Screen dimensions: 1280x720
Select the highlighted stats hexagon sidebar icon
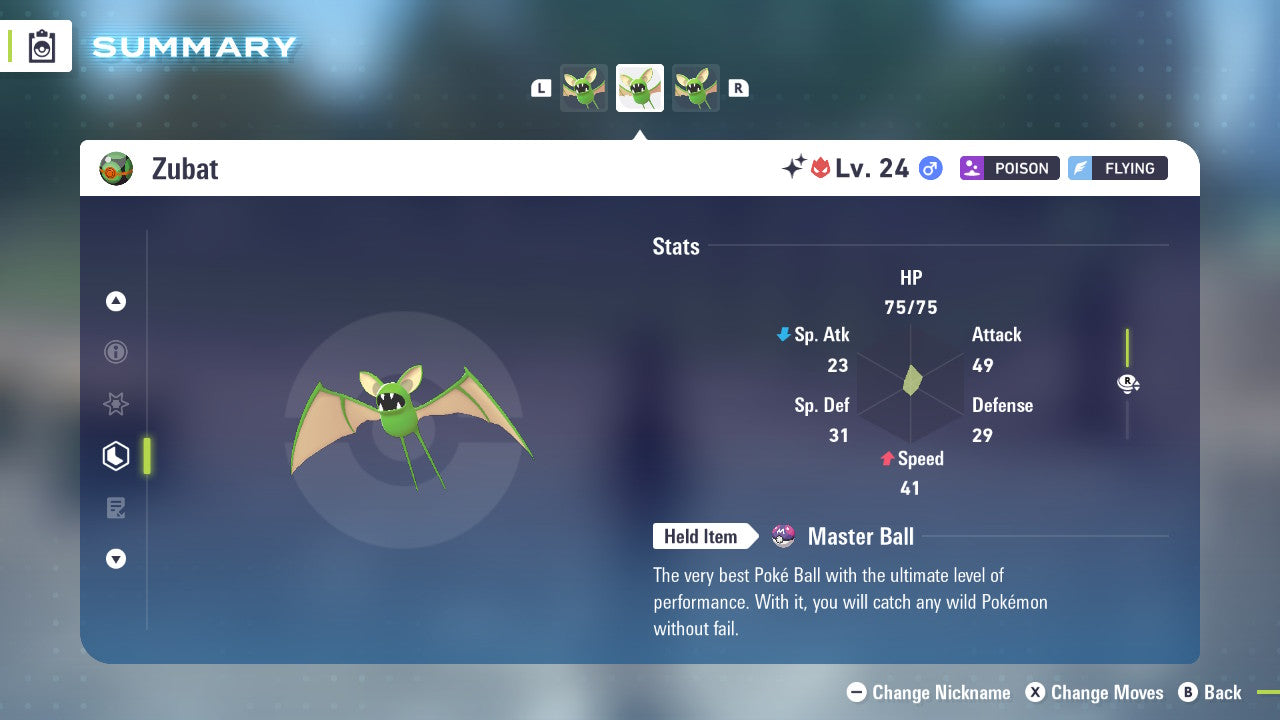(x=116, y=456)
